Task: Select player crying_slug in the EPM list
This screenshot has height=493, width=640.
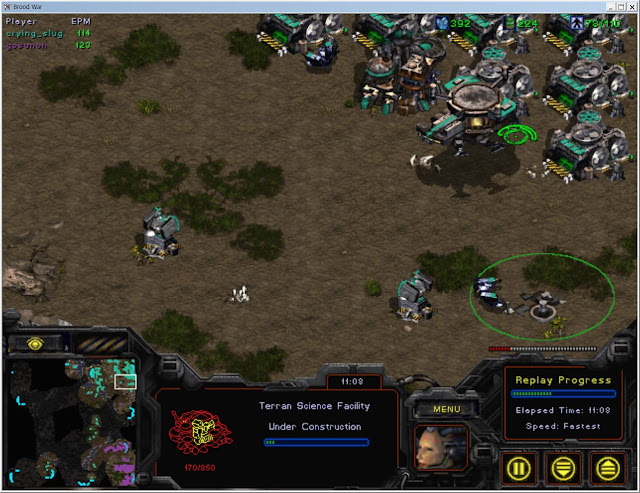Action: coord(35,33)
